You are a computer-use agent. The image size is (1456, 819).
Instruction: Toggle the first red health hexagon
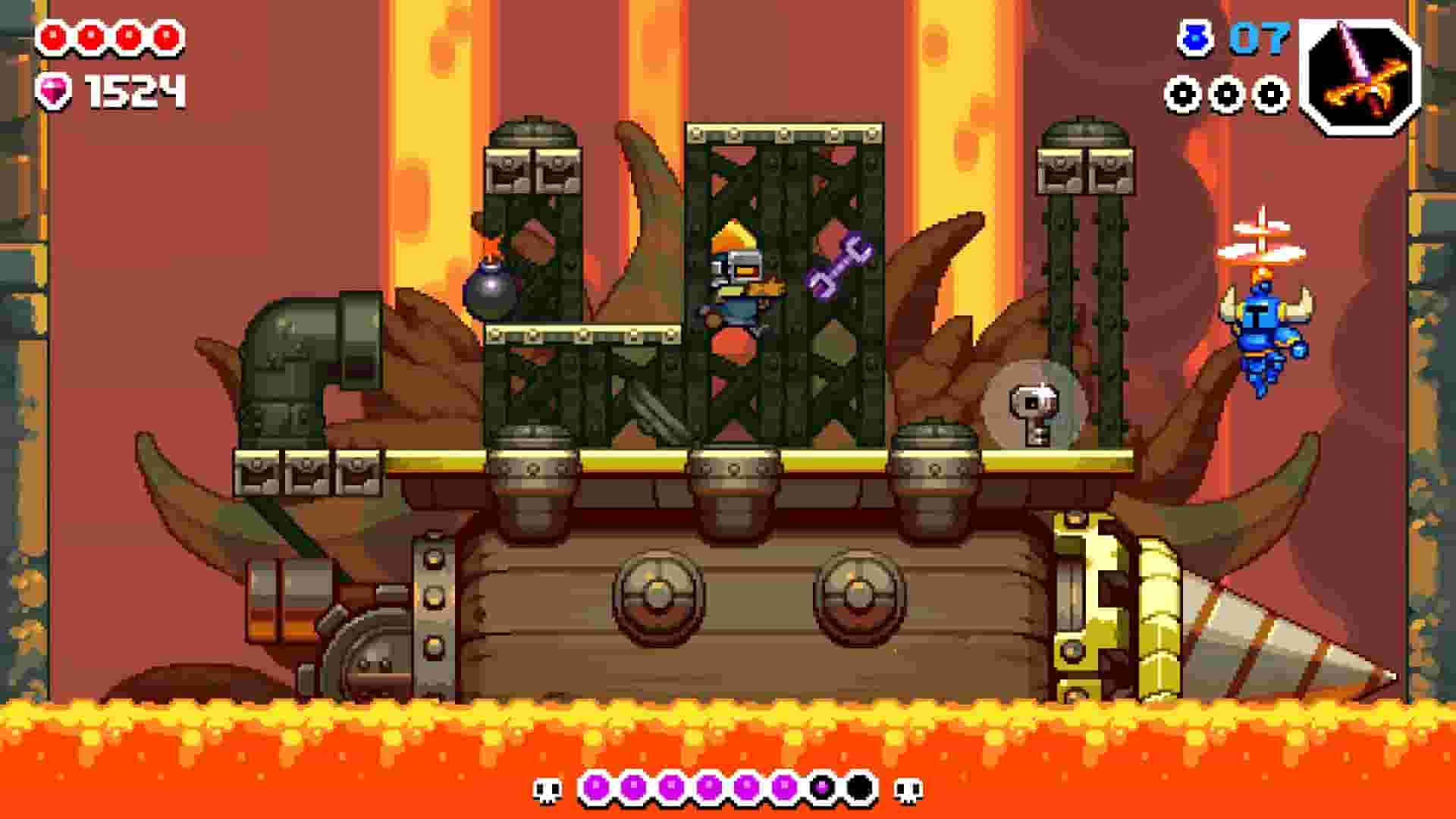53,34
